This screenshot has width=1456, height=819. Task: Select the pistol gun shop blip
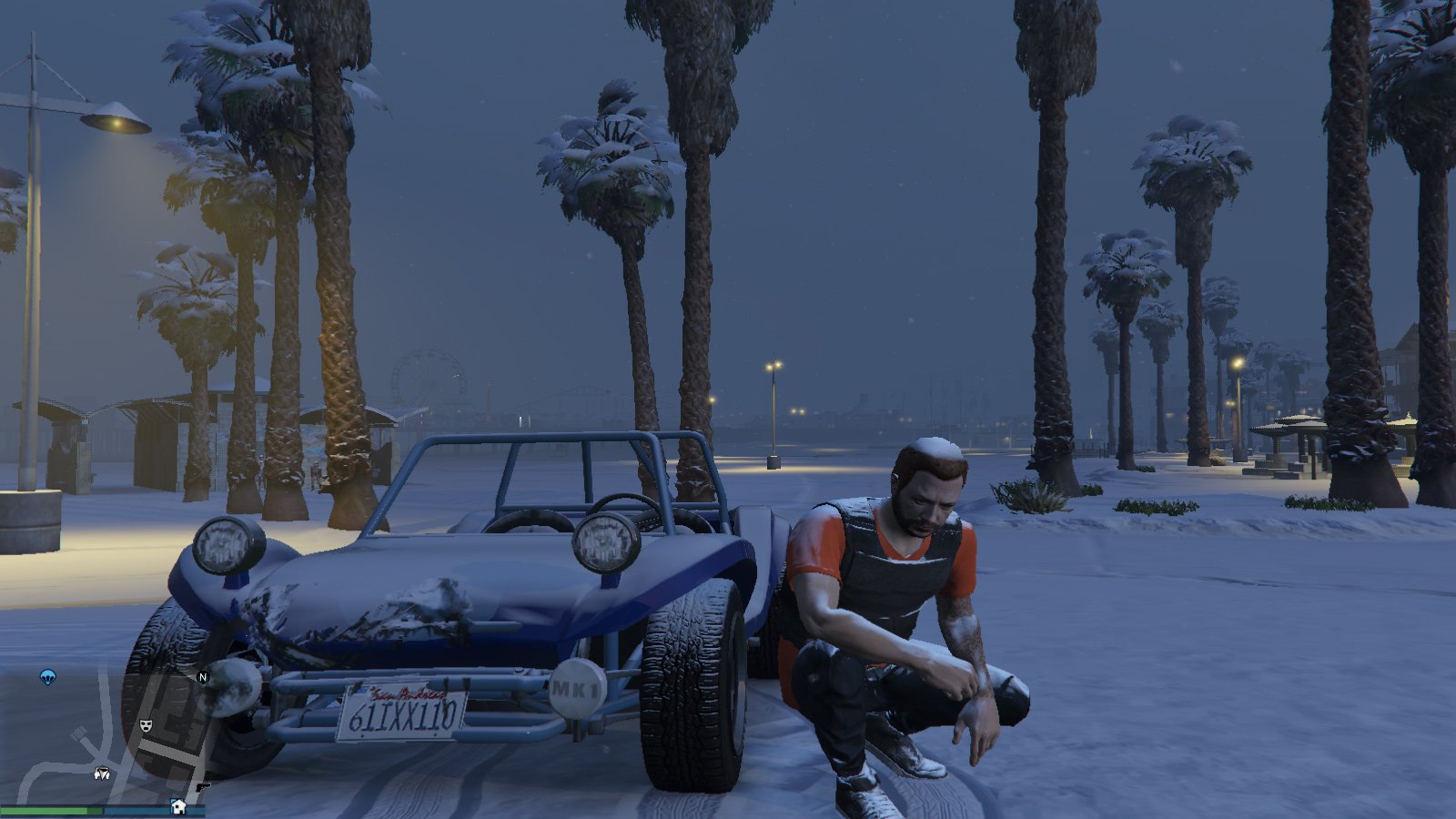[202, 786]
